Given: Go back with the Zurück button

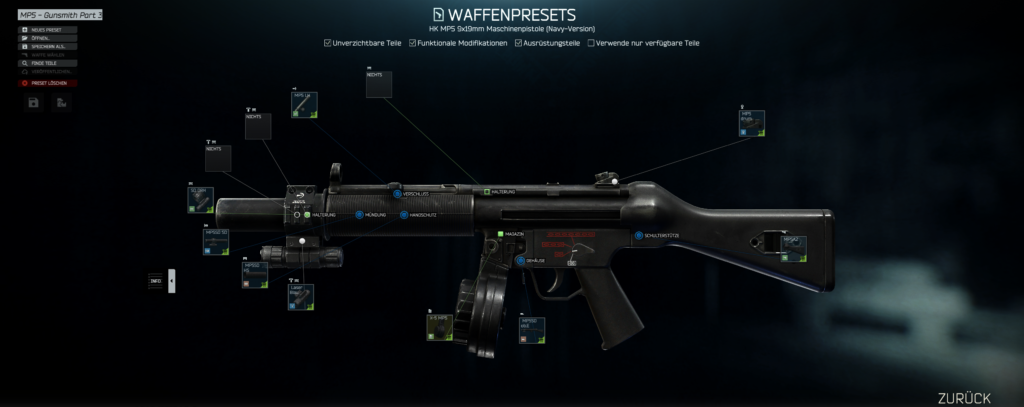Looking at the screenshot, I should click(x=964, y=397).
